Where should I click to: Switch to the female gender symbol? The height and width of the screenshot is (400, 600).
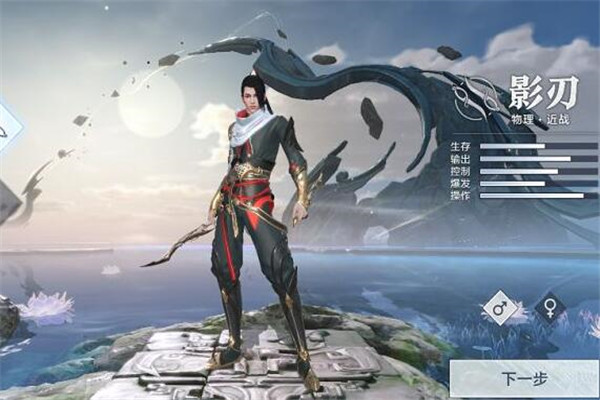(549, 308)
